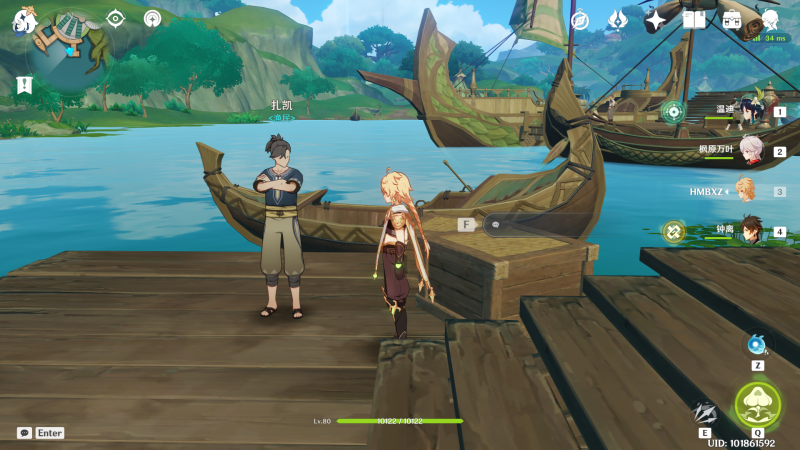This screenshot has width=800, height=450.
Task: Open the Adventurer Handbook book icon
Action: click(x=694, y=20)
